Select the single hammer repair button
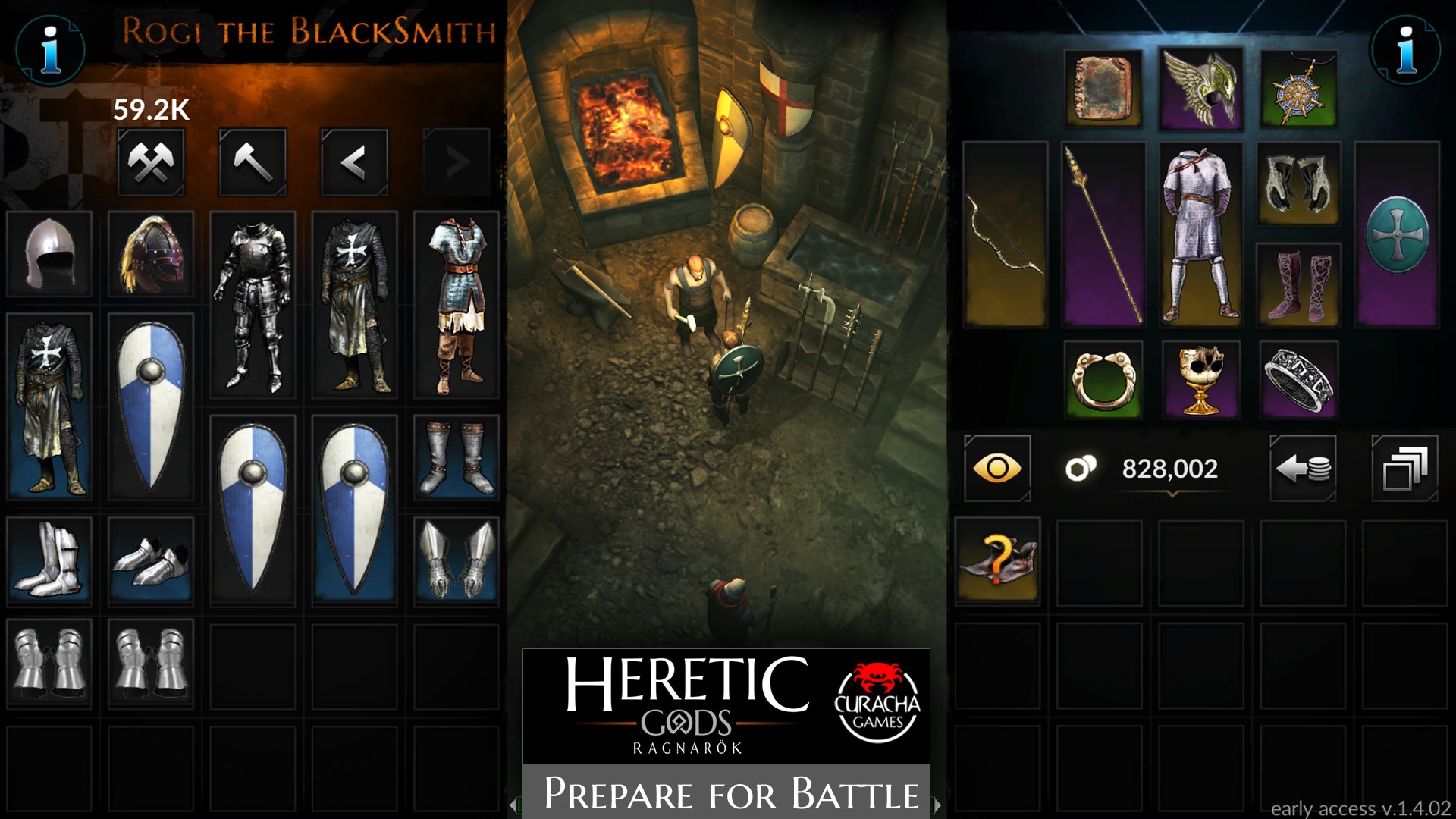1456x819 pixels. point(253,162)
